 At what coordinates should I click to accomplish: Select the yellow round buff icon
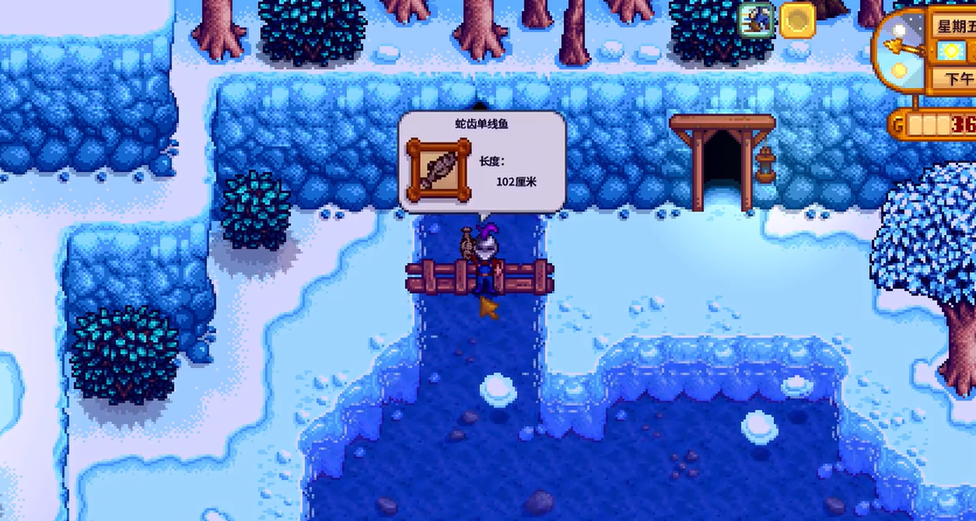797,20
